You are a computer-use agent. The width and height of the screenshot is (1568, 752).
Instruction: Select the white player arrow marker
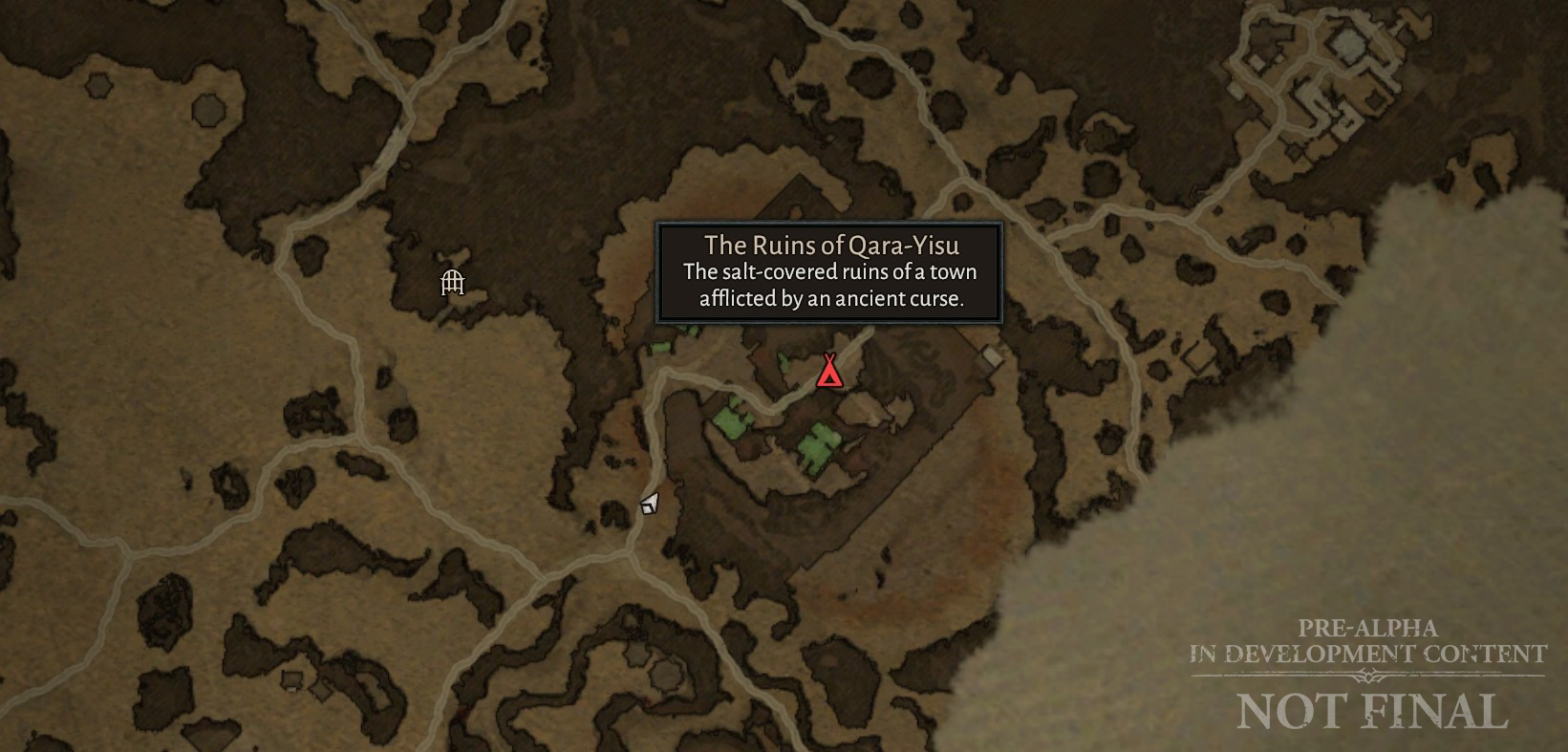click(x=649, y=503)
